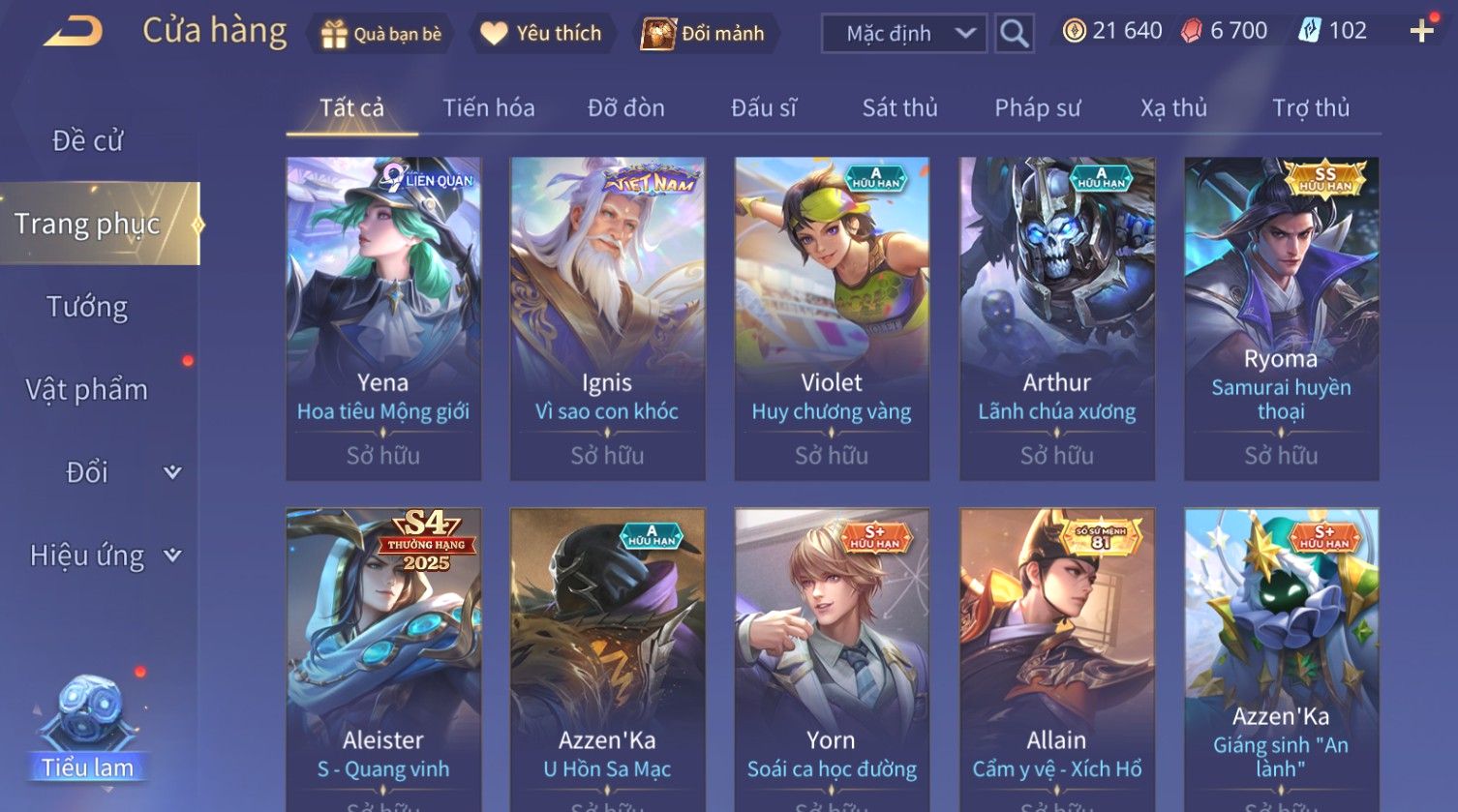
Task: Open Quà bạn bè gift button
Action: (380, 34)
